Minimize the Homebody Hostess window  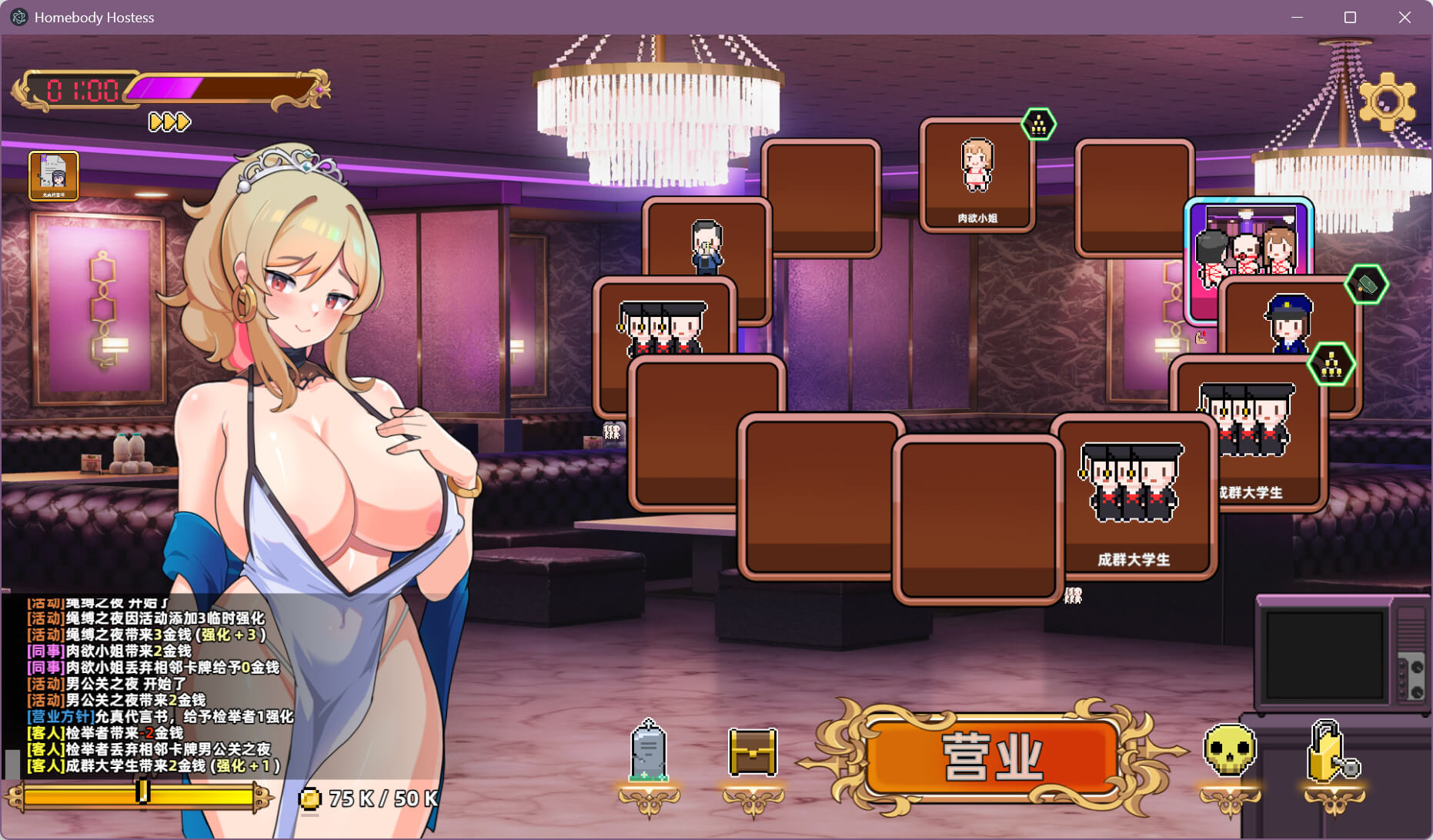coord(1297,17)
